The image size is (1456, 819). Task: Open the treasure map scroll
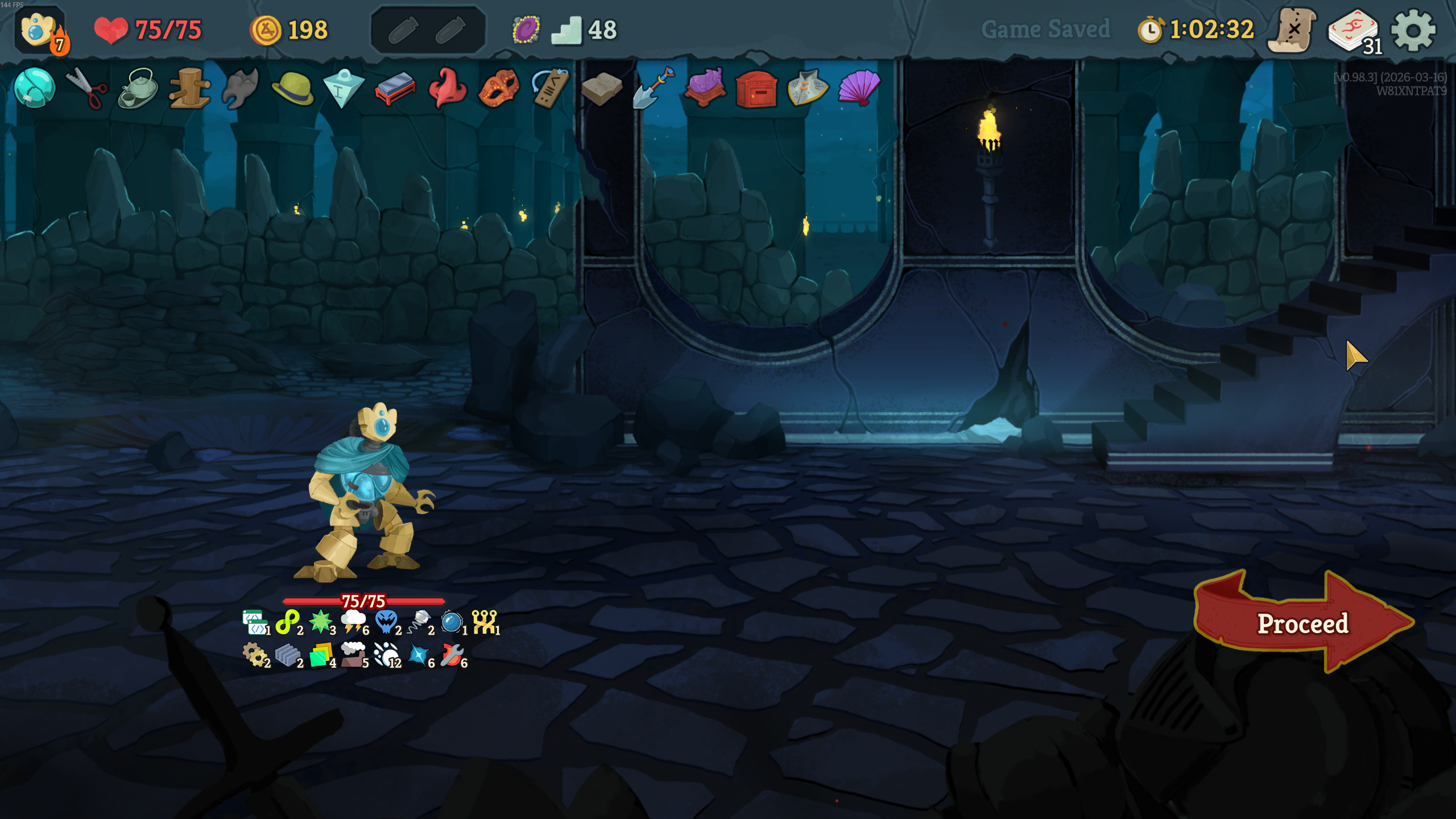(x=1293, y=30)
